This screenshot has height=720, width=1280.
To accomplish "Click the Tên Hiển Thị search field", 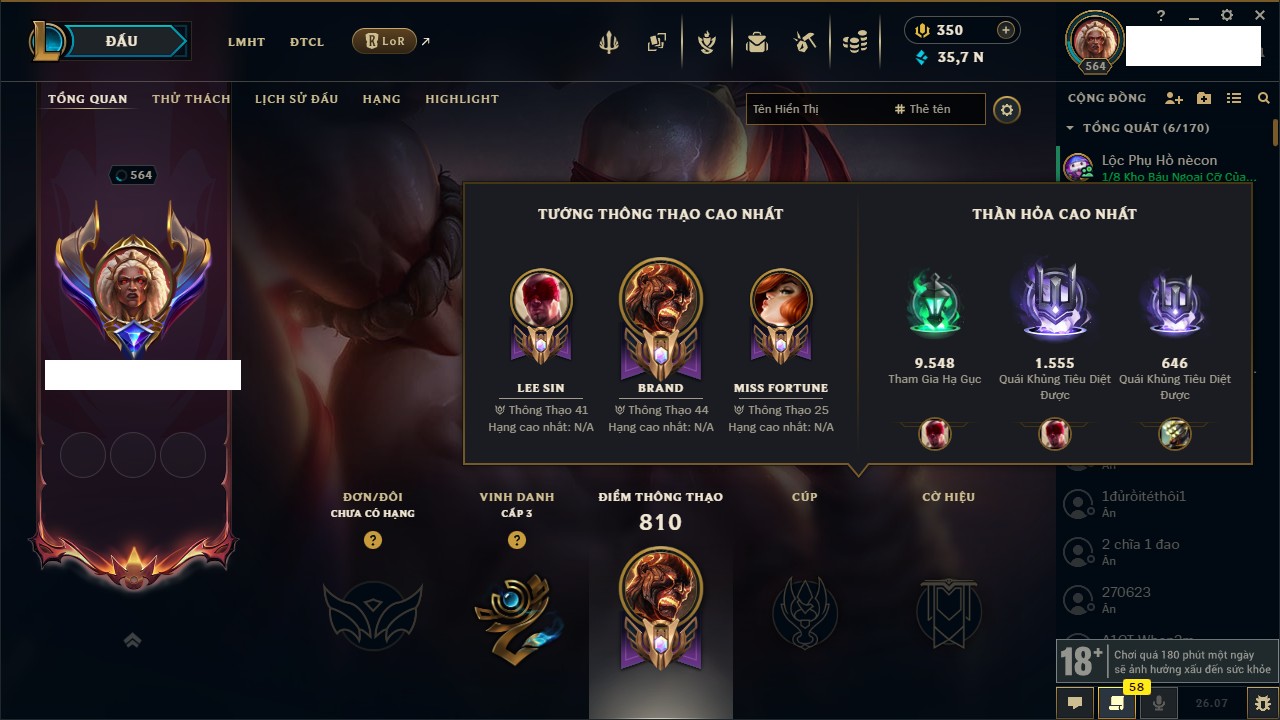I will (x=815, y=109).
